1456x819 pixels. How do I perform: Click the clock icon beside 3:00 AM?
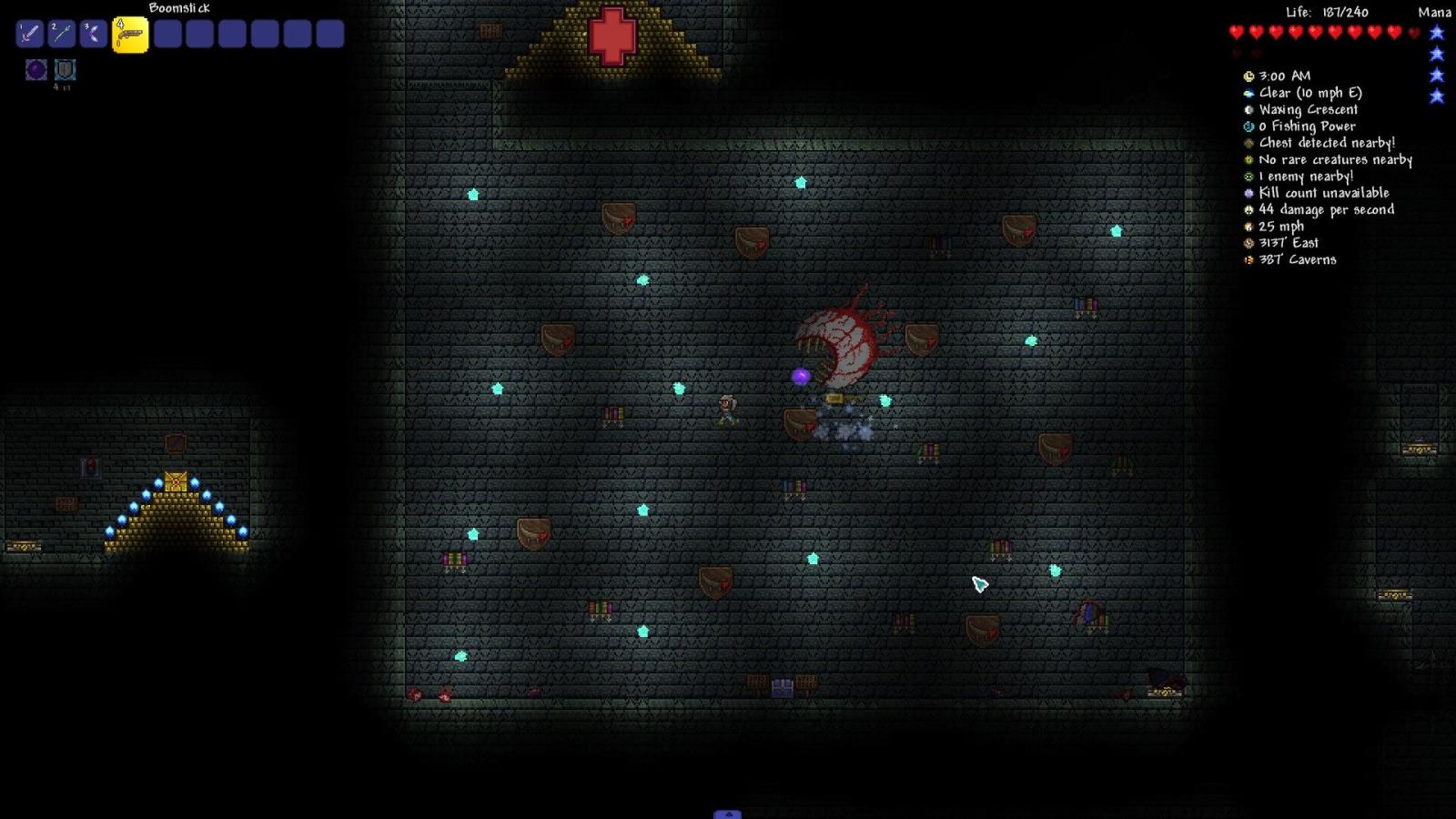point(1249,76)
